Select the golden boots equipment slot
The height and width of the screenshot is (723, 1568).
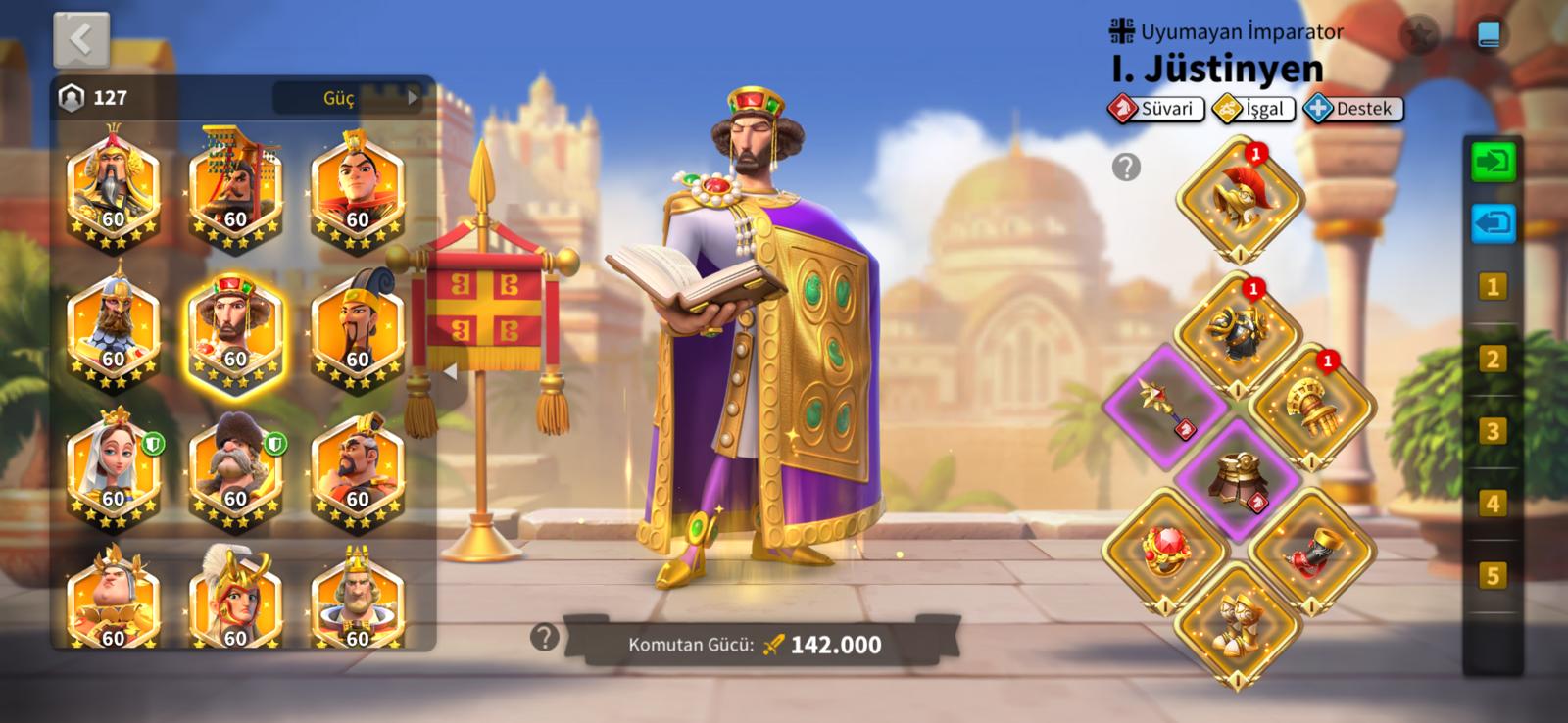click(x=1238, y=621)
